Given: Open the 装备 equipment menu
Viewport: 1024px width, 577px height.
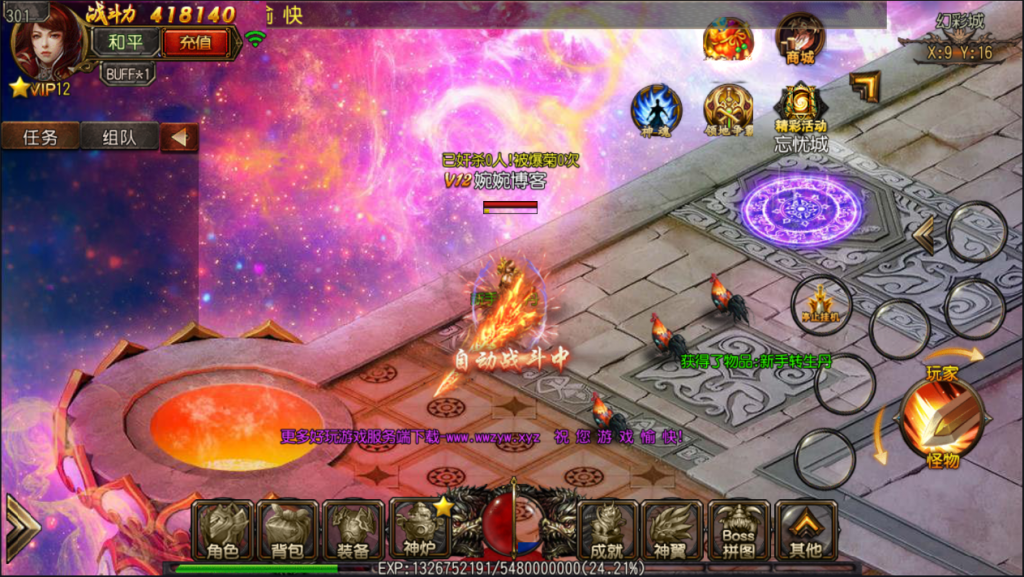Looking at the screenshot, I should coord(353,531).
